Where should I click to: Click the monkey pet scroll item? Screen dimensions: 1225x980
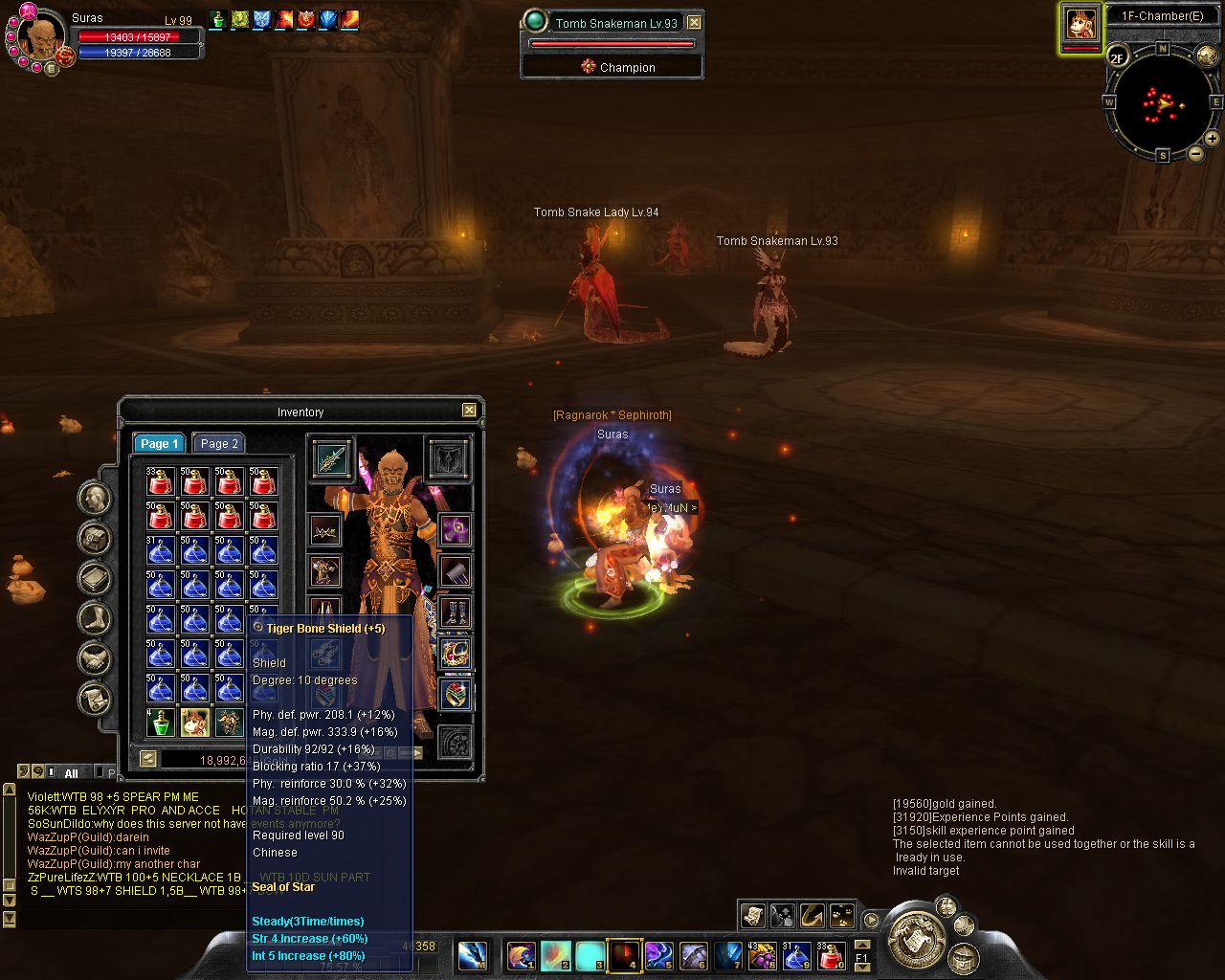[195, 723]
